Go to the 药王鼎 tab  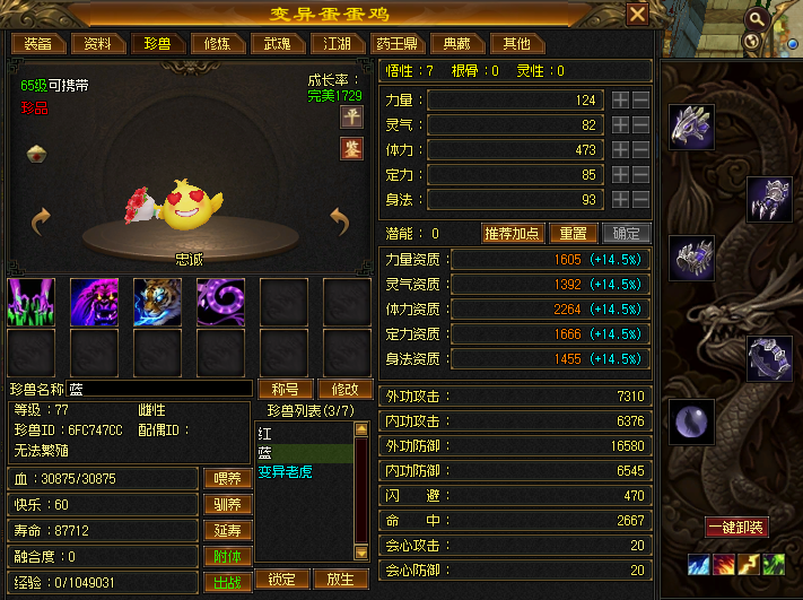click(397, 44)
